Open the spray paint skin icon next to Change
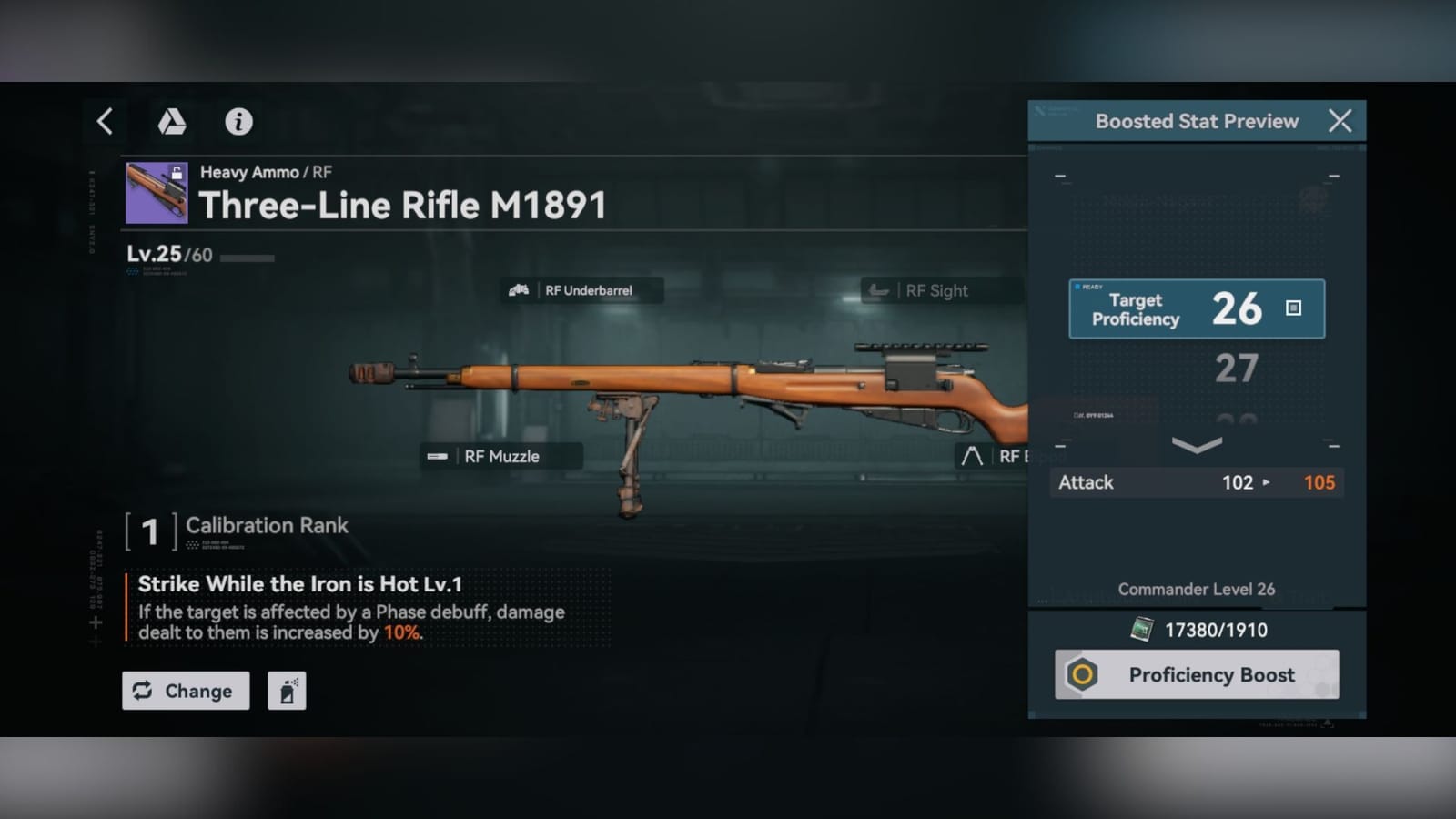Screen dimensions: 1456x819 288,691
